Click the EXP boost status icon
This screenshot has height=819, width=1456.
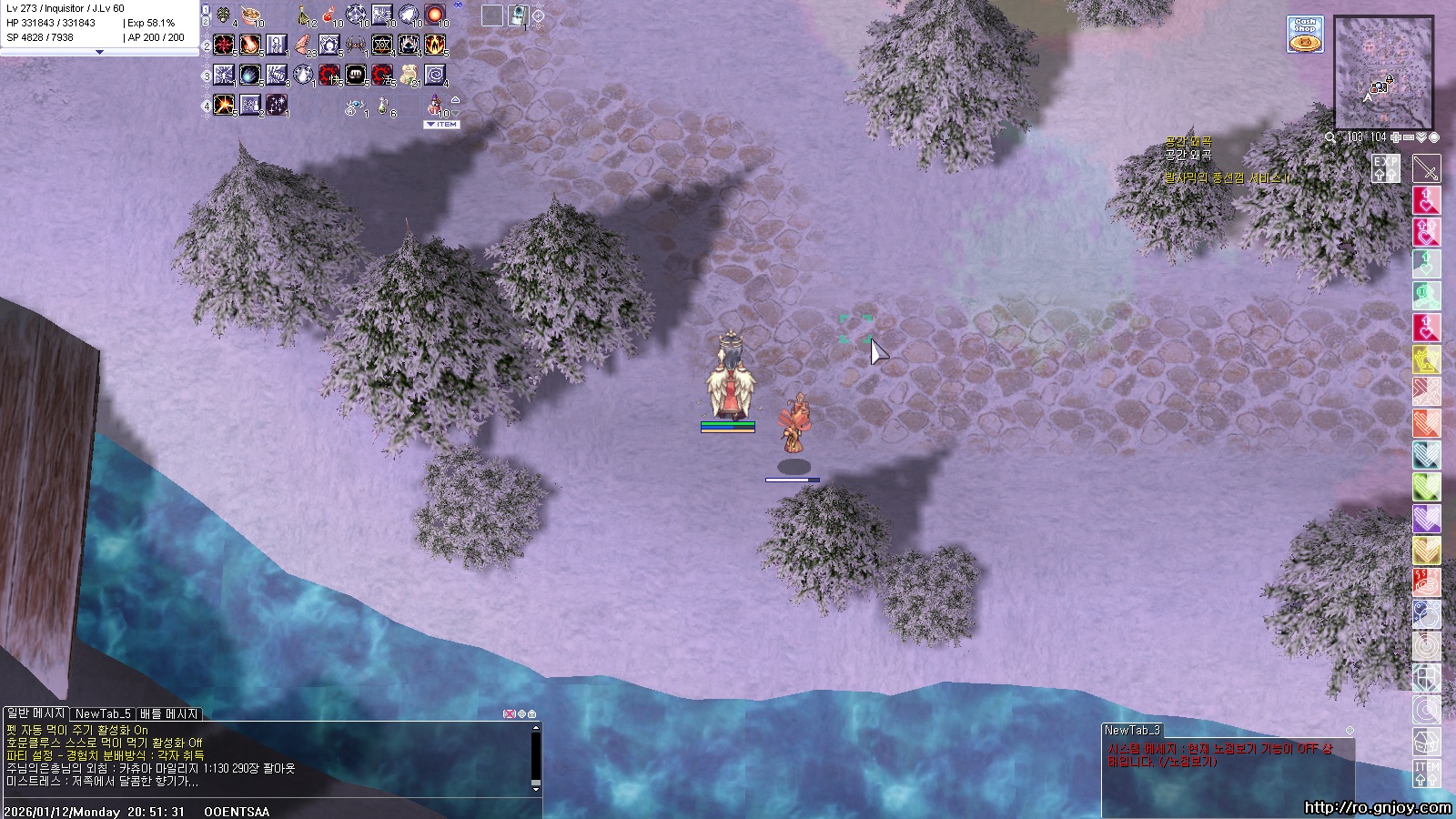click(x=1386, y=167)
